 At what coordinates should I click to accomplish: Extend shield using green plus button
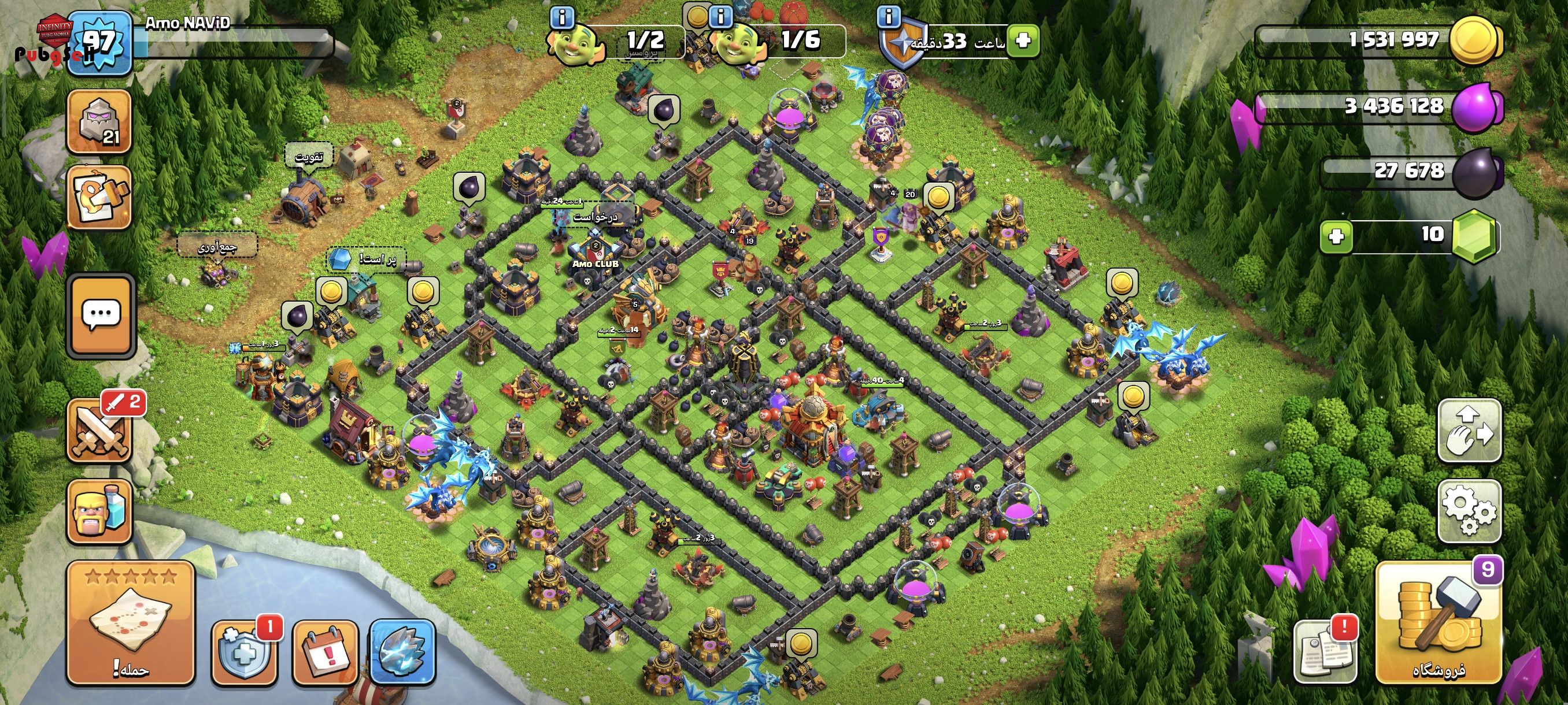click(x=1023, y=40)
